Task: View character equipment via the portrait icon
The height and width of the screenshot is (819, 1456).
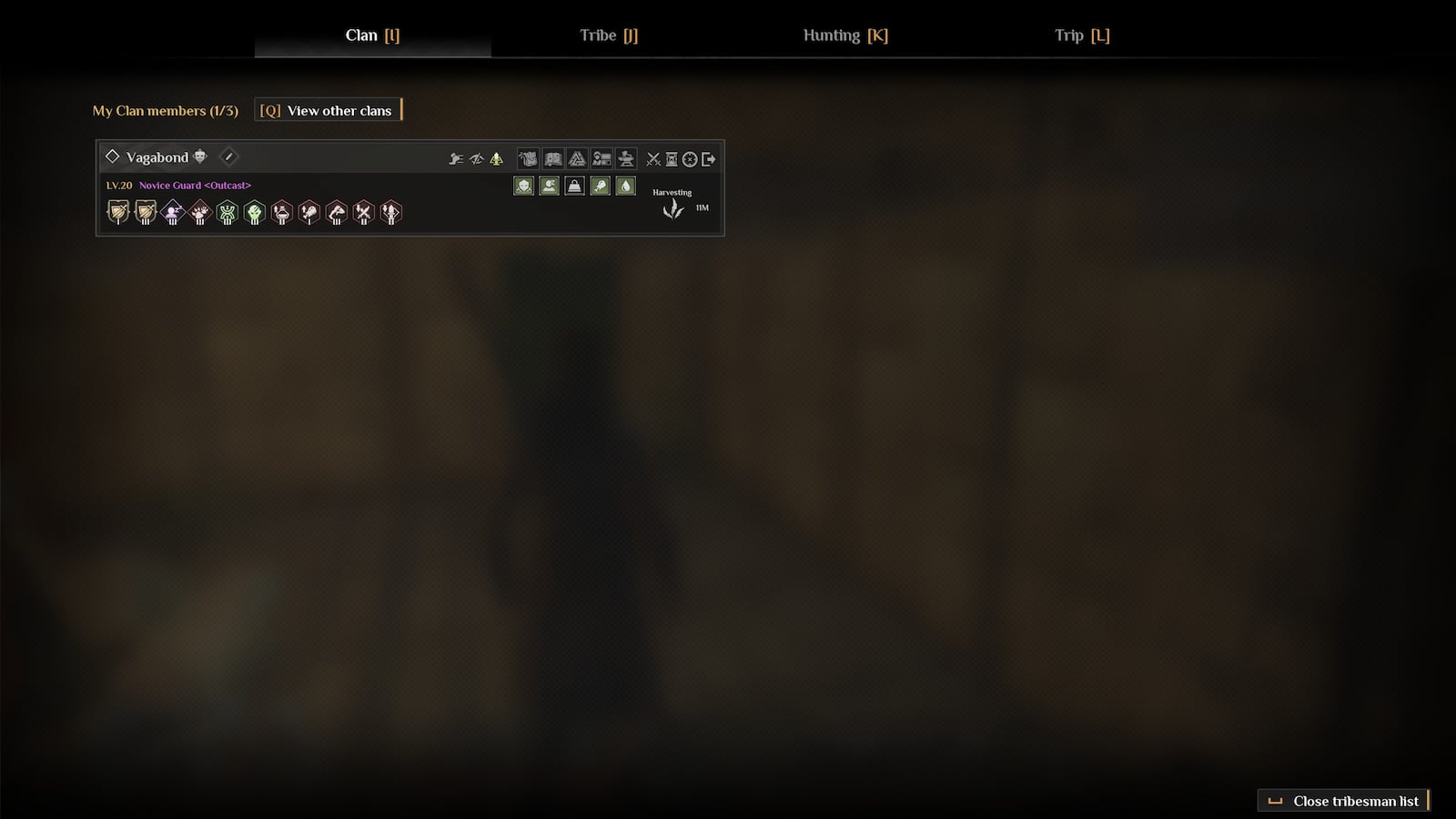Action: [x=602, y=157]
